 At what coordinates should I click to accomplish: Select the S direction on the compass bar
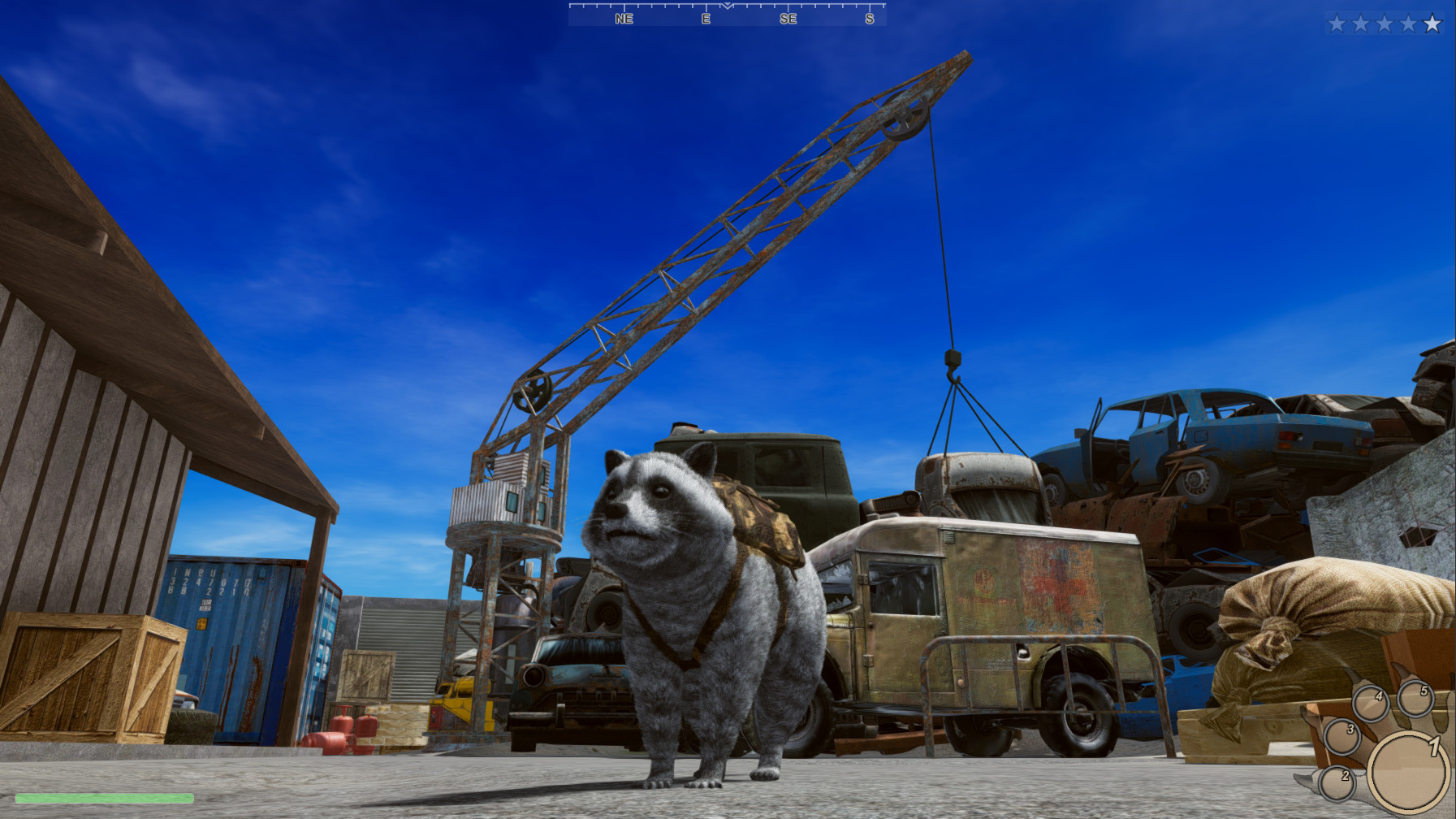869,19
